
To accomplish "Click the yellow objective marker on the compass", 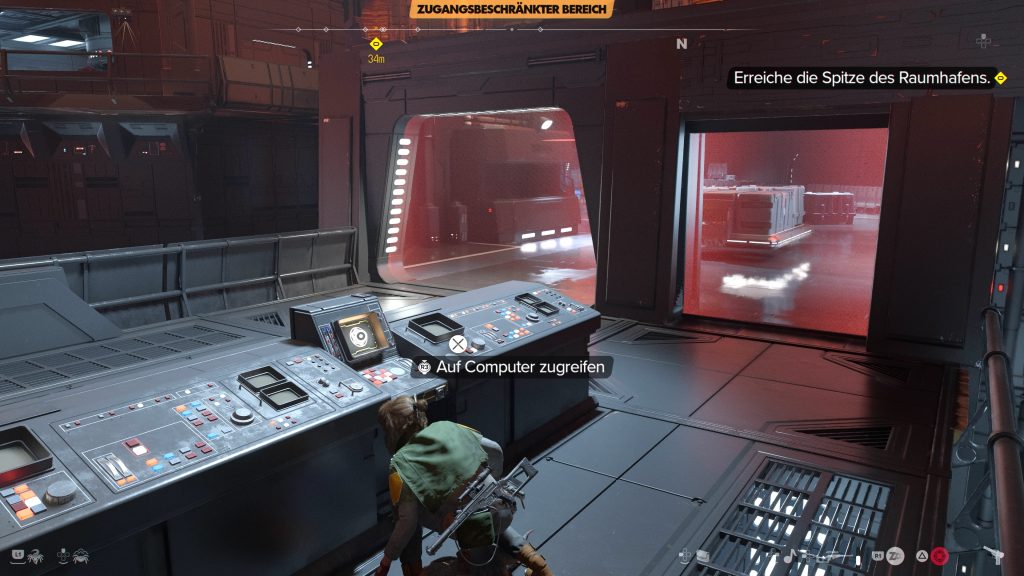I will pyautogui.click(x=376, y=44).
